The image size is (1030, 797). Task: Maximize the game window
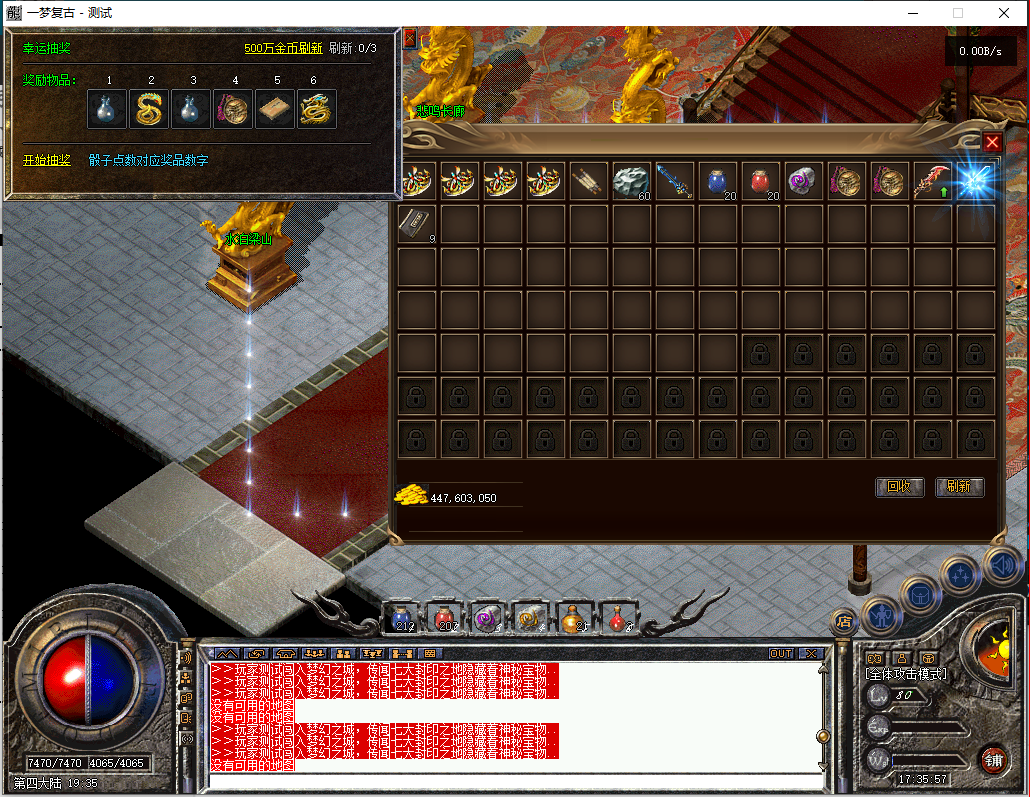point(958,13)
